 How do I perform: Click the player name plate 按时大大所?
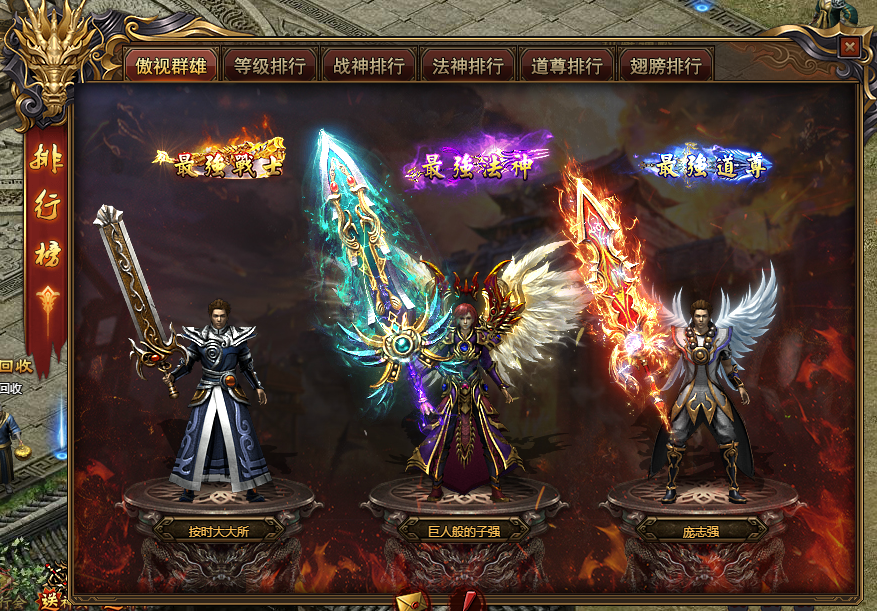tap(218, 531)
